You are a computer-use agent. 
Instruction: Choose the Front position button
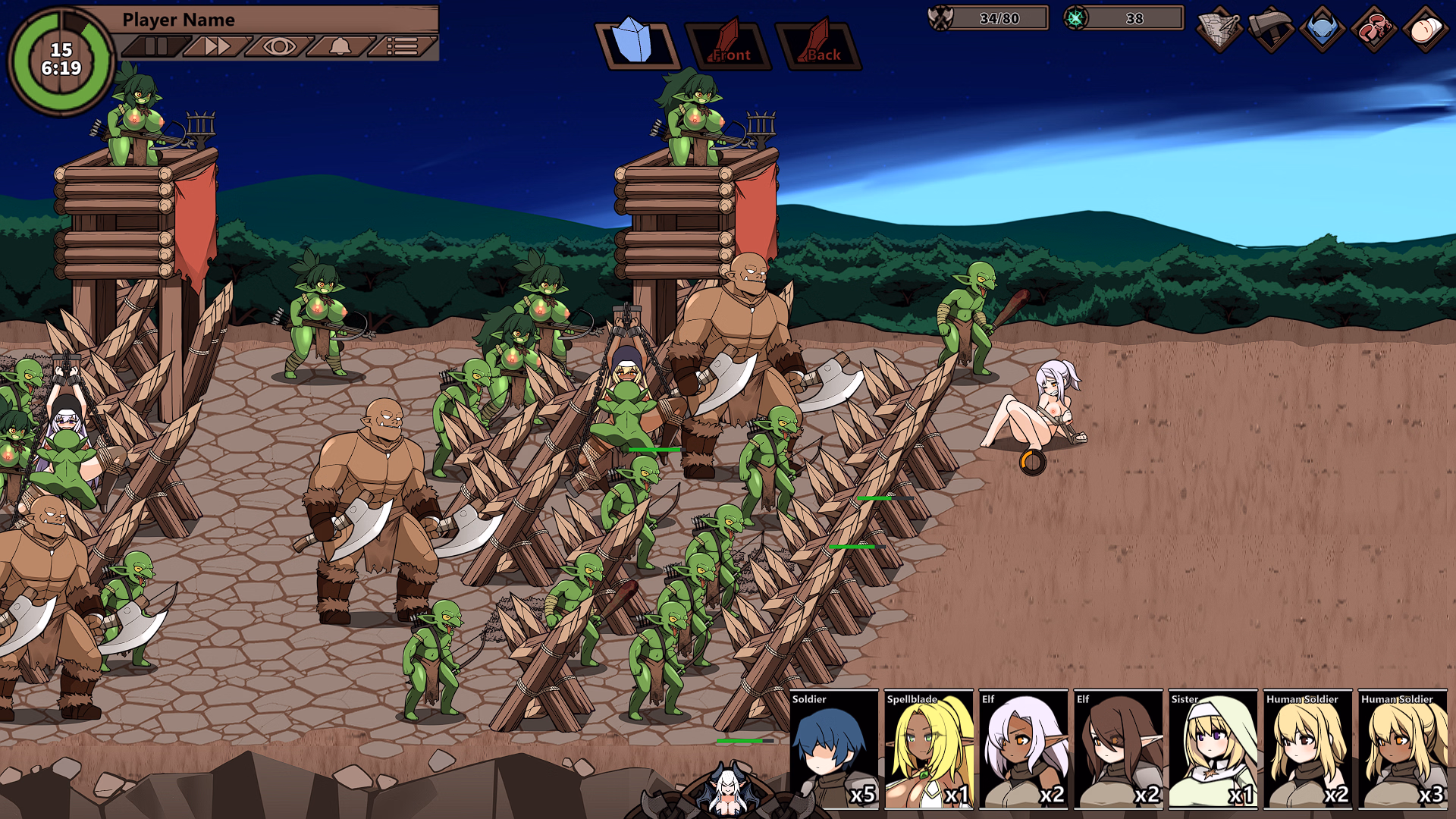click(729, 45)
